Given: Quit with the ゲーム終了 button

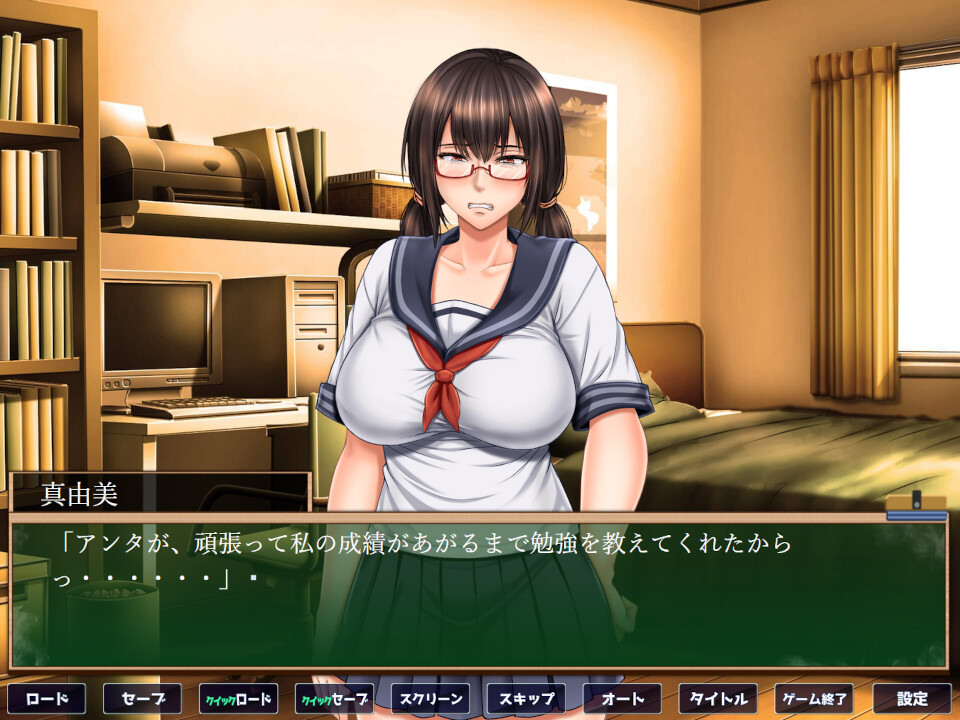Looking at the screenshot, I should tap(814, 698).
